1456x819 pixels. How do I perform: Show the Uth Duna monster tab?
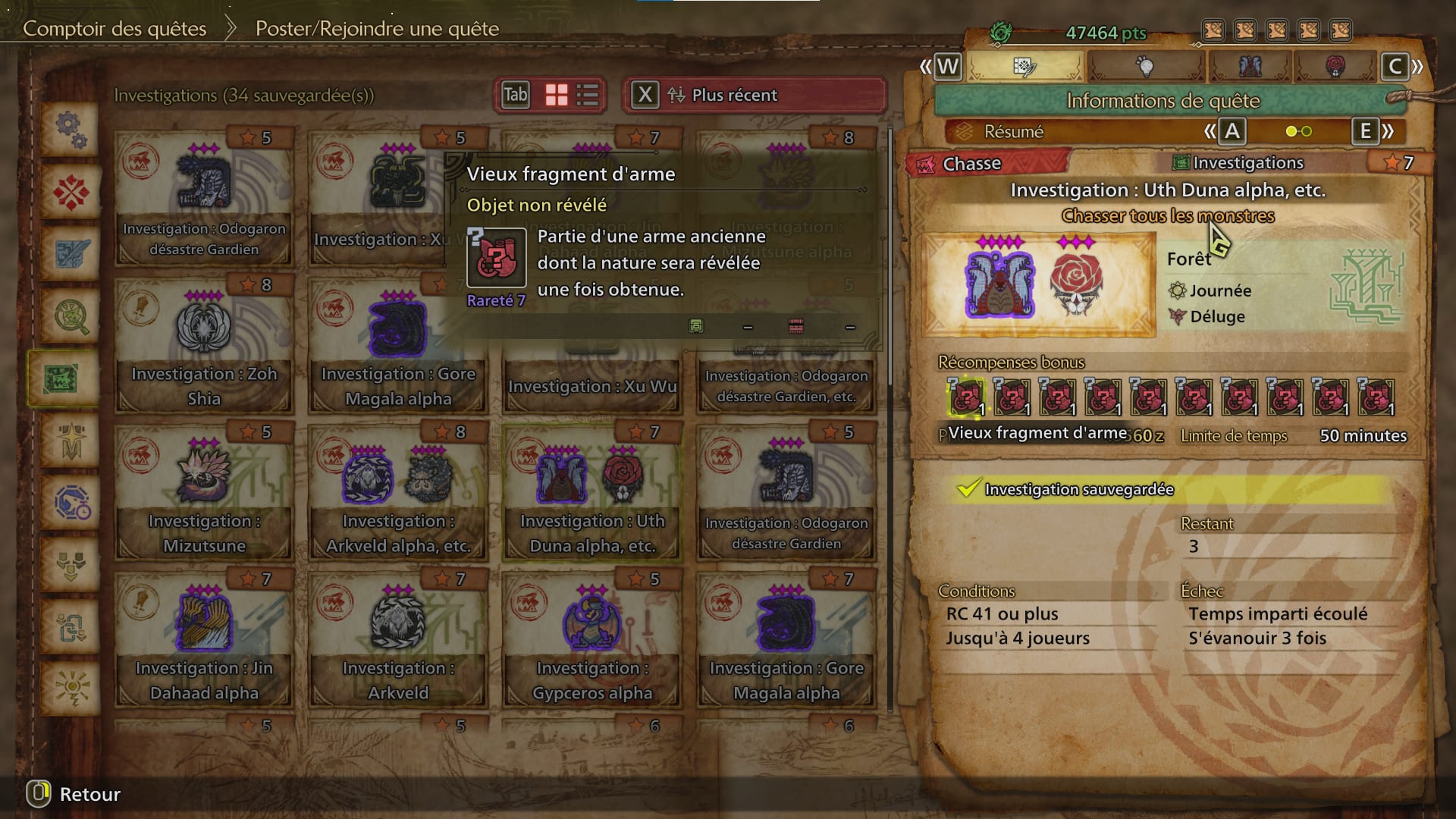point(1250,67)
